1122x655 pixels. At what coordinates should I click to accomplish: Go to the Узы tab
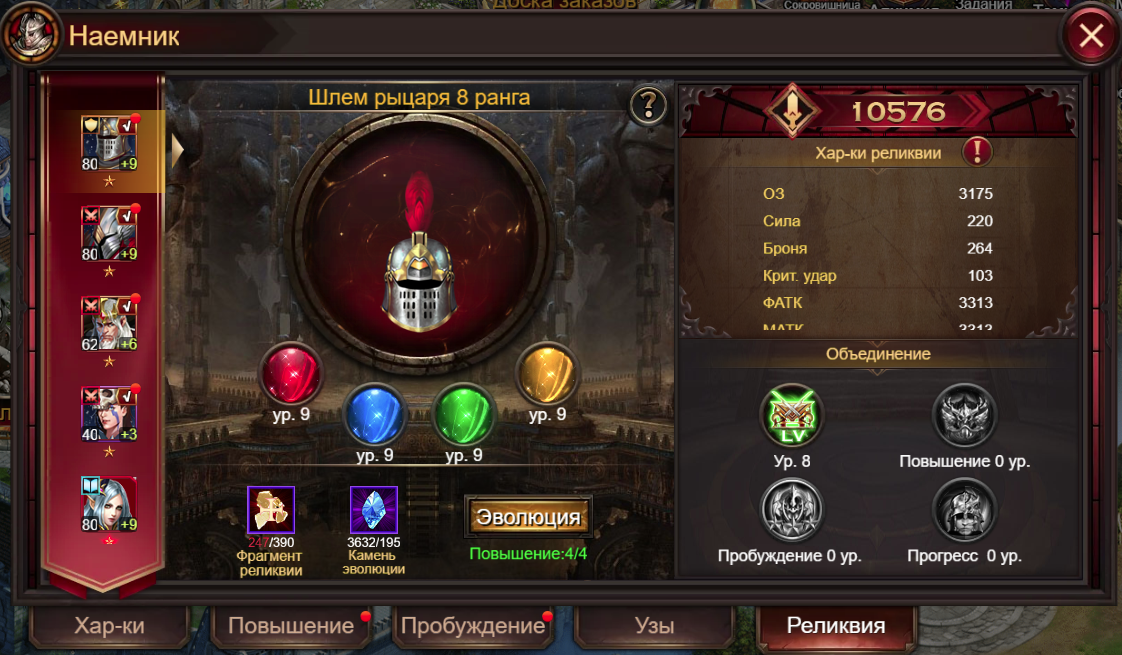(x=654, y=626)
